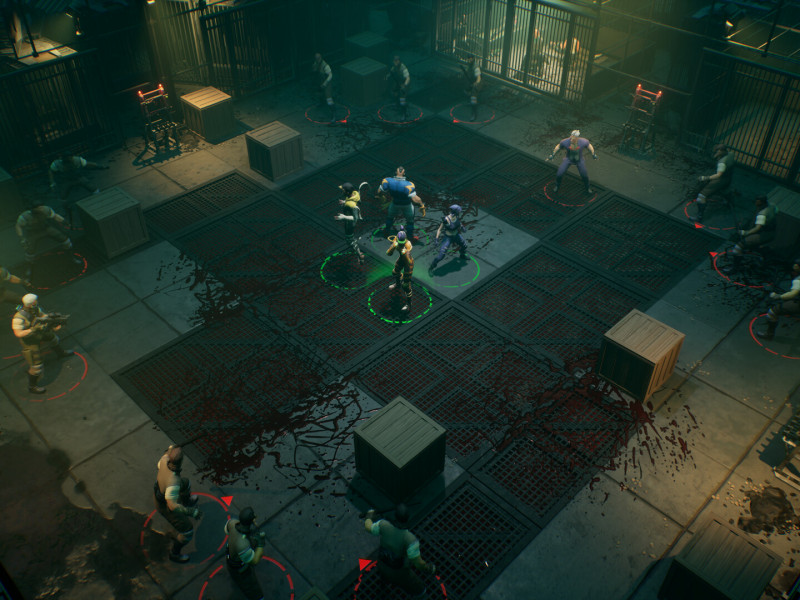This screenshot has height=600, width=800.
Task: Target the white-haired rifle gunner enemy
Action: [33, 337]
